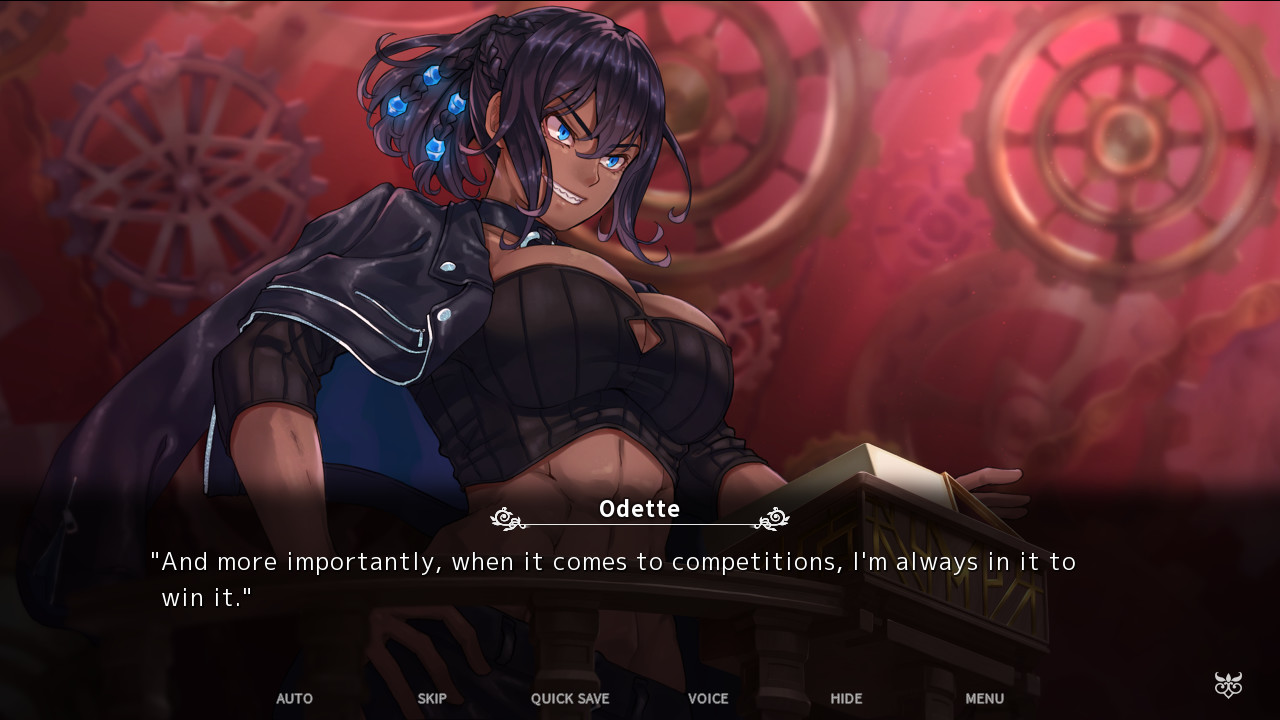
Task: Click the decorative ornament right of Odette's name
Action: point(772,518)
